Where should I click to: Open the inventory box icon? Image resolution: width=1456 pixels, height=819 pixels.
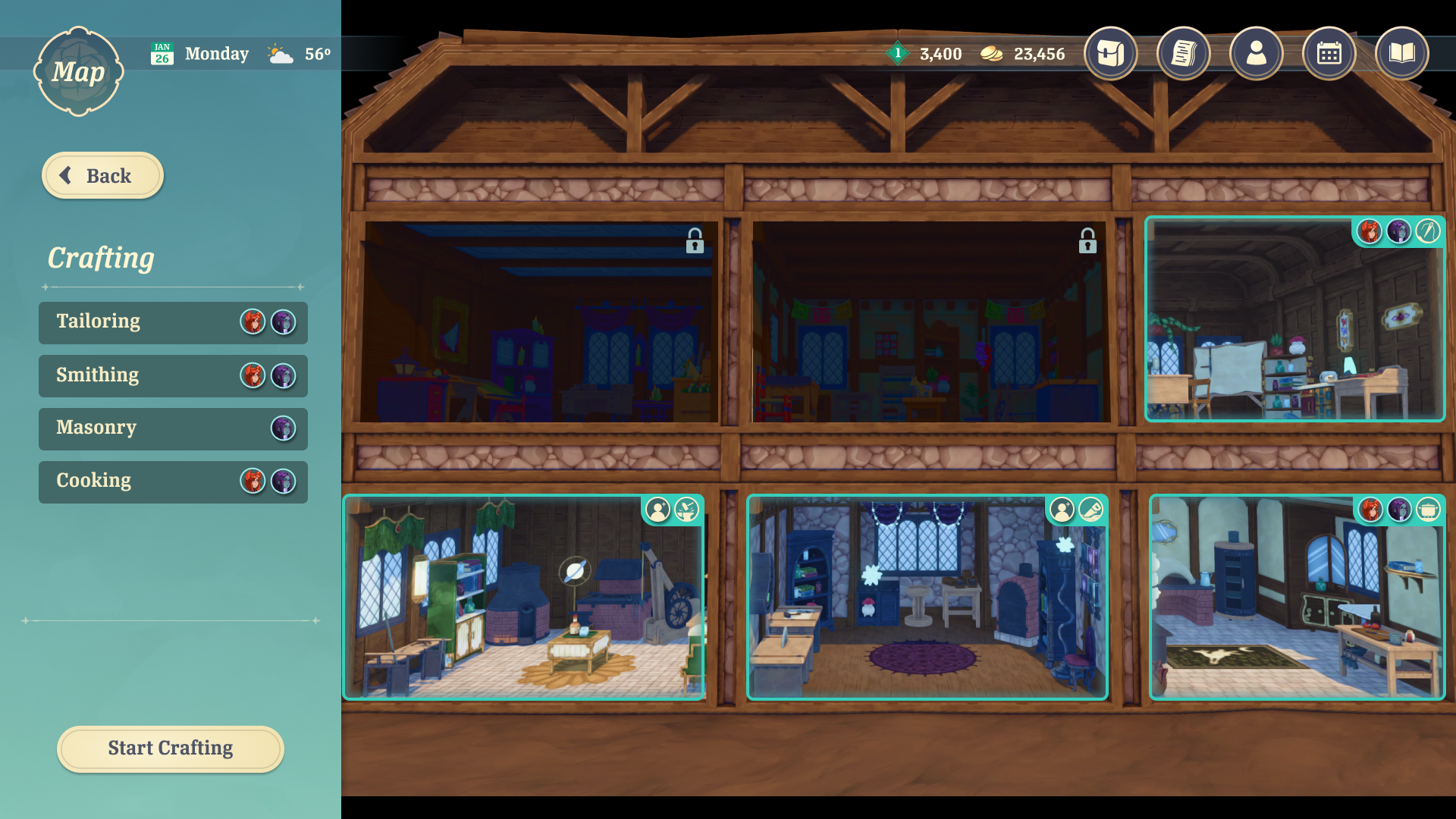pos(1110,54)
